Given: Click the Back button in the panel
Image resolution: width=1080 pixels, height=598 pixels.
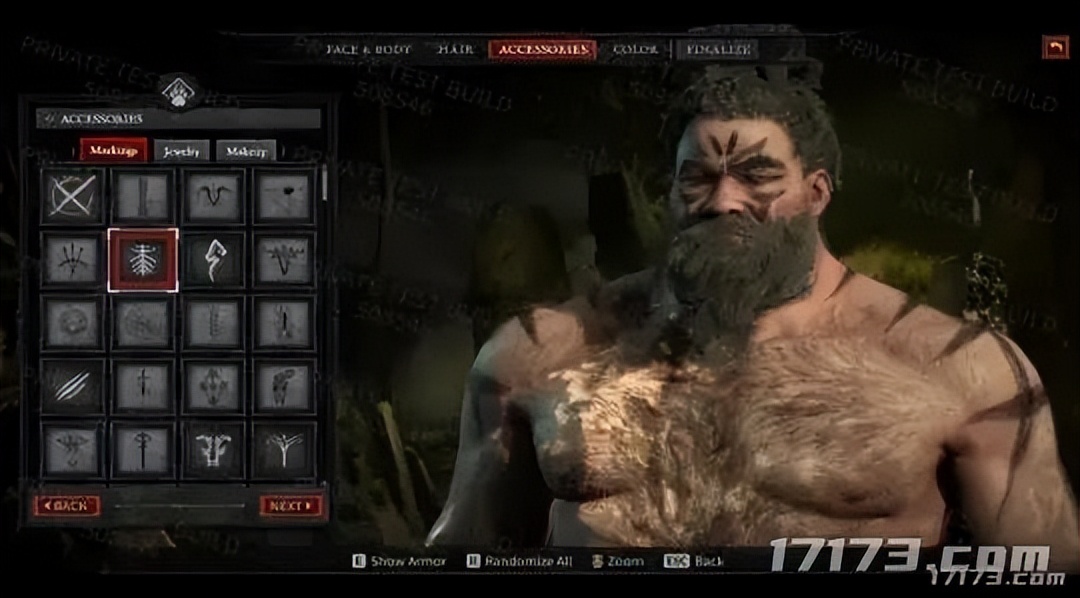Looking at the screenshot, I should (66, 506).
